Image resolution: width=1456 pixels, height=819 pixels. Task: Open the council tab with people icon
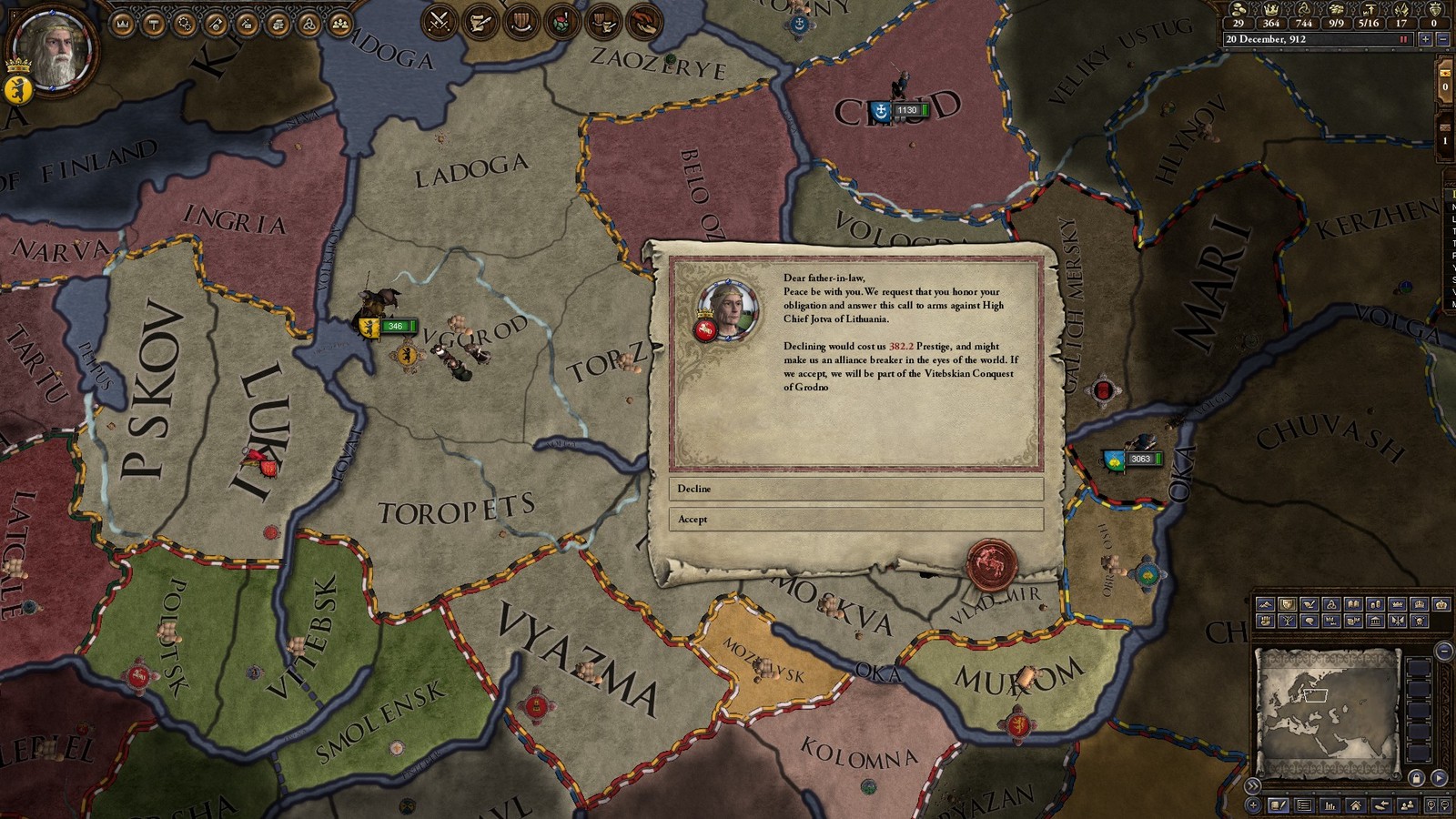(x=339, y=24)
